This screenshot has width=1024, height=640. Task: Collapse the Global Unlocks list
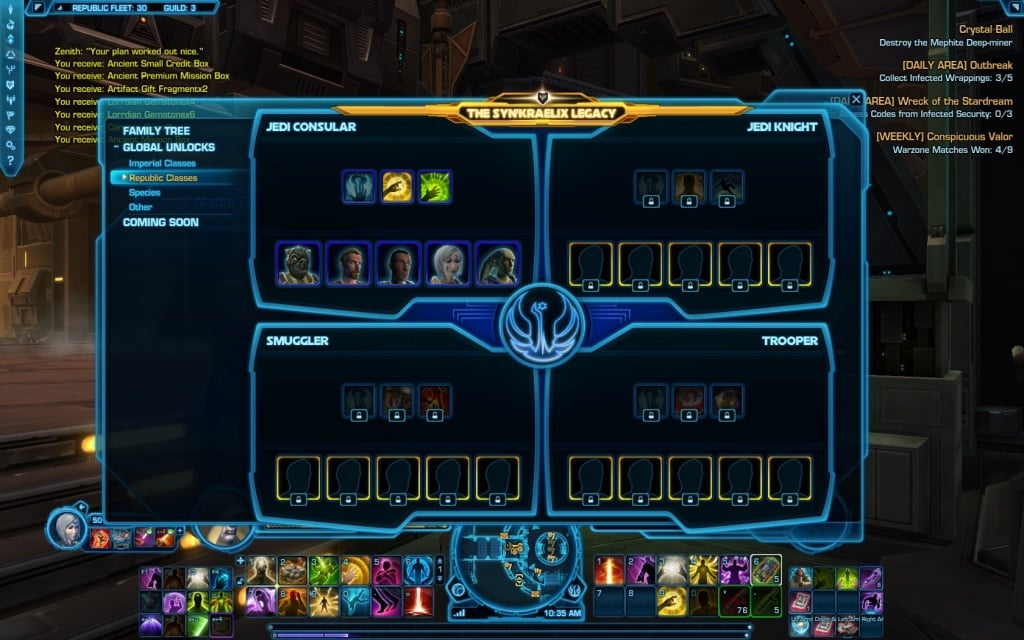(116, 148)
